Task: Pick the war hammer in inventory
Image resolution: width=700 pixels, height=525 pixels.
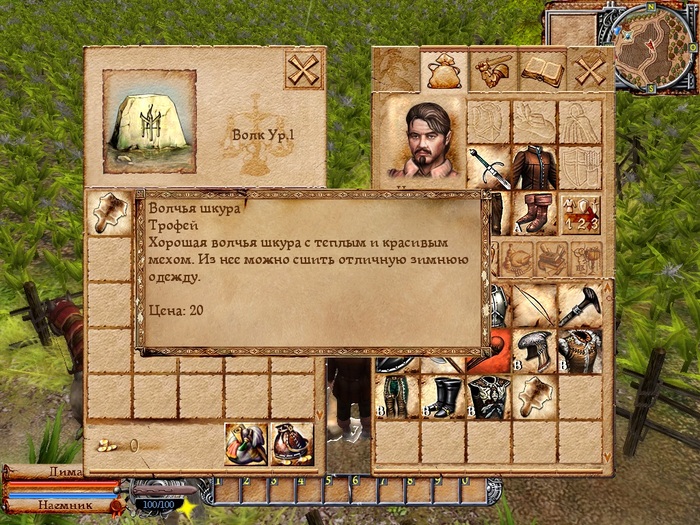Action: tap(580, 304)
